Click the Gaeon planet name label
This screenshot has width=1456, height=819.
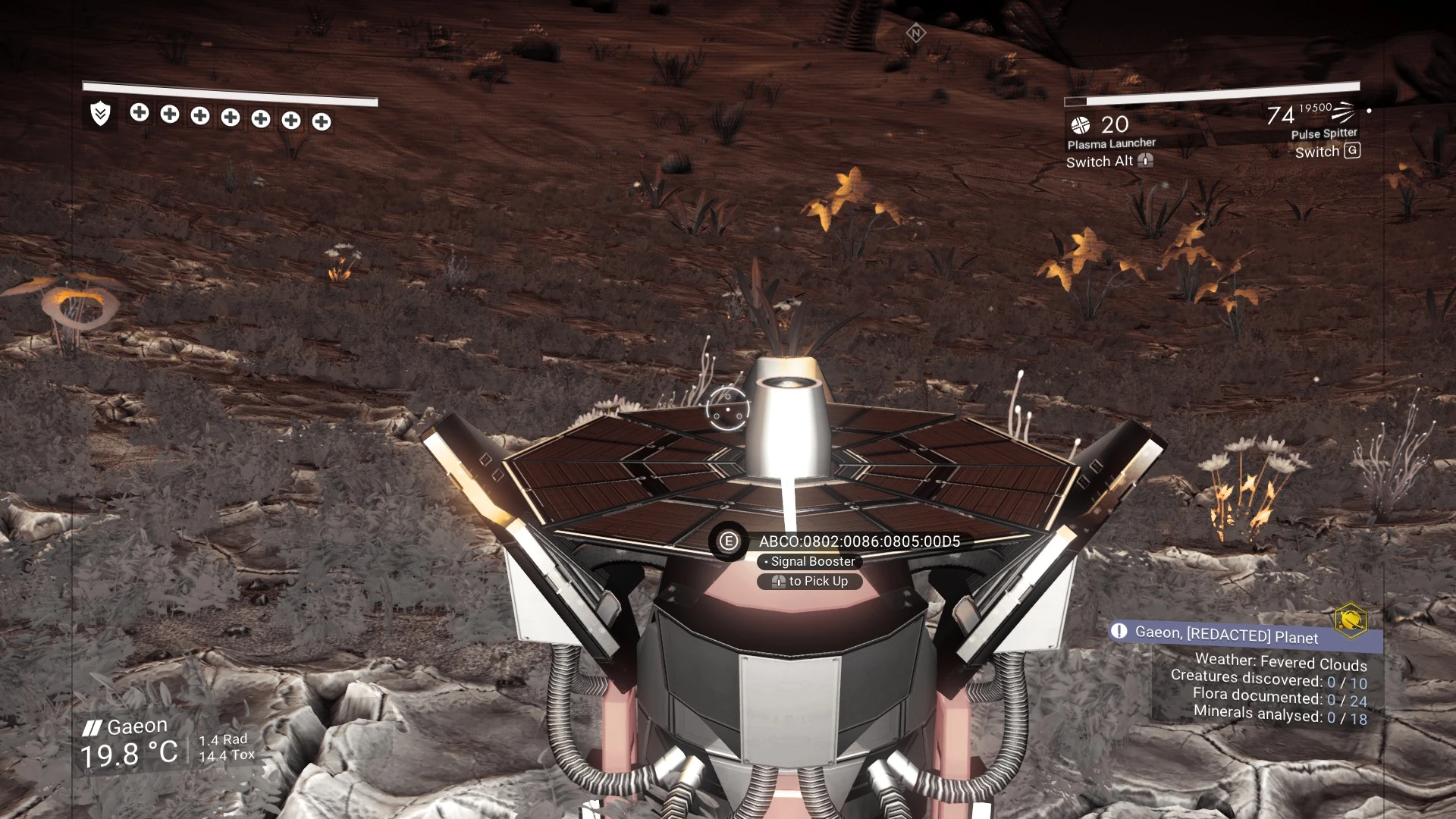(x=136, y=726)
